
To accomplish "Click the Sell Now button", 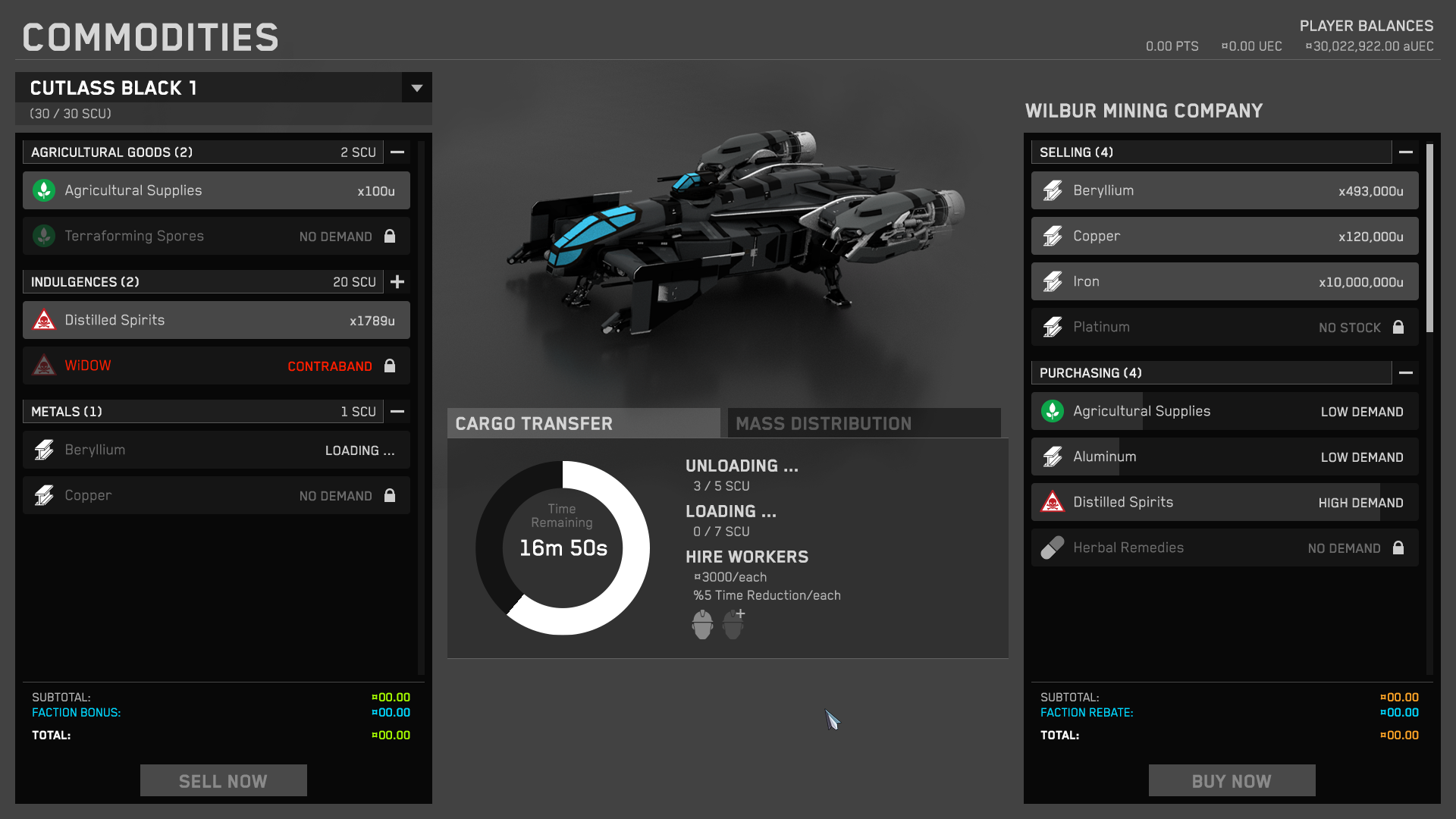I will tap(223, 781).
